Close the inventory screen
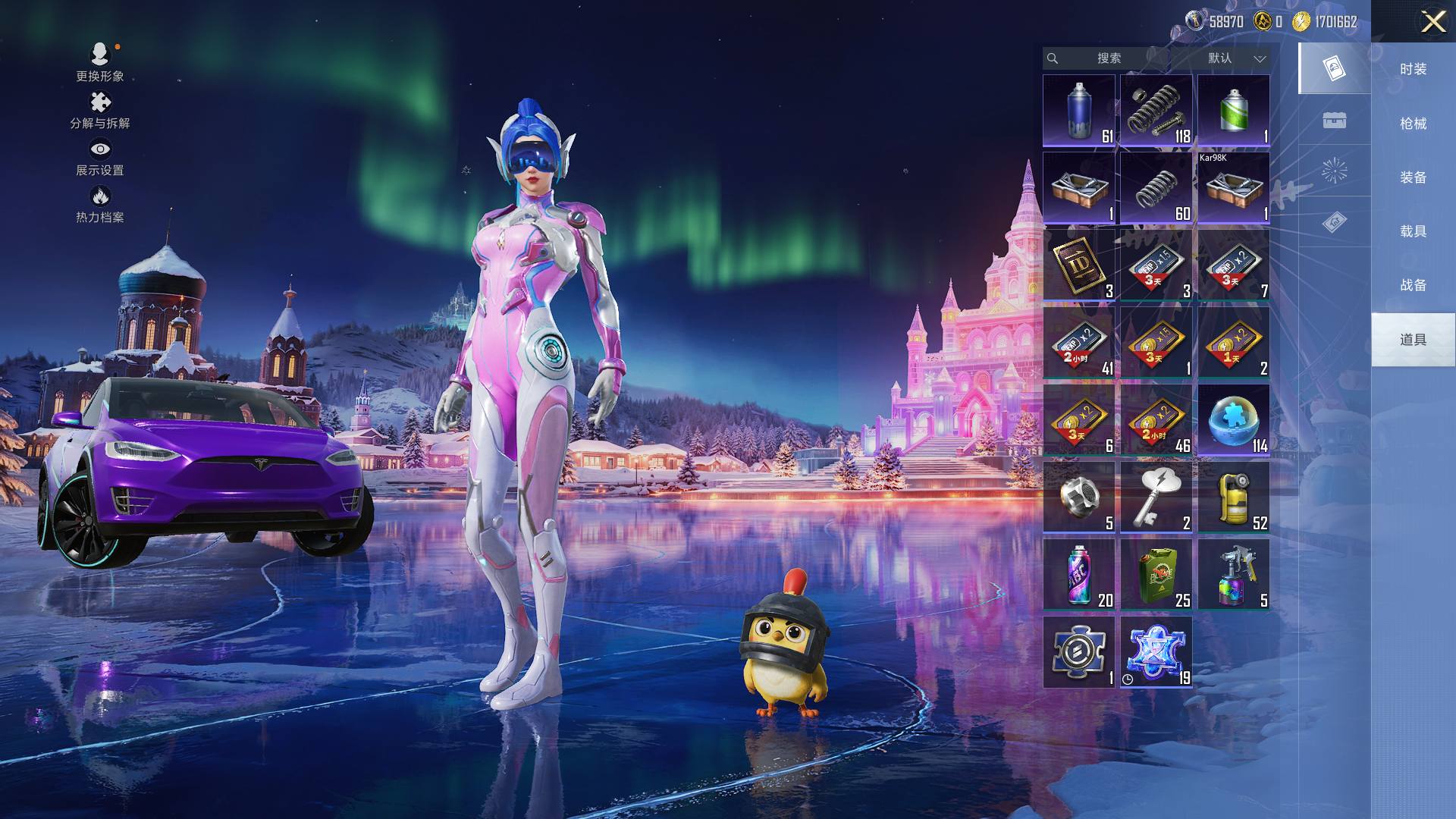The height and width of the screenshot is (819, 1456). [1432, 21]
